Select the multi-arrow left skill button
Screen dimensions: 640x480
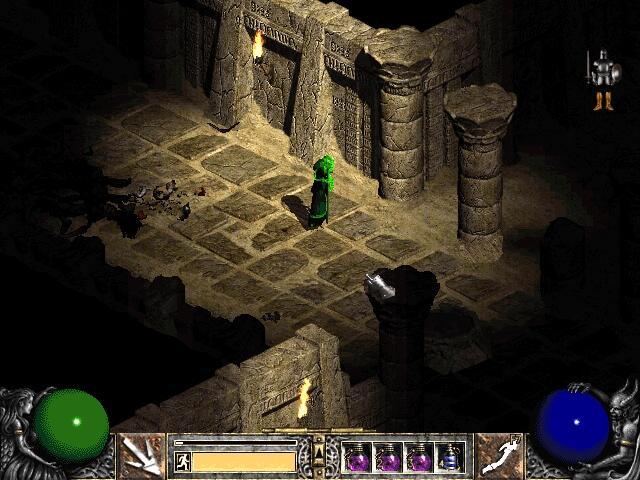[141, 456]
